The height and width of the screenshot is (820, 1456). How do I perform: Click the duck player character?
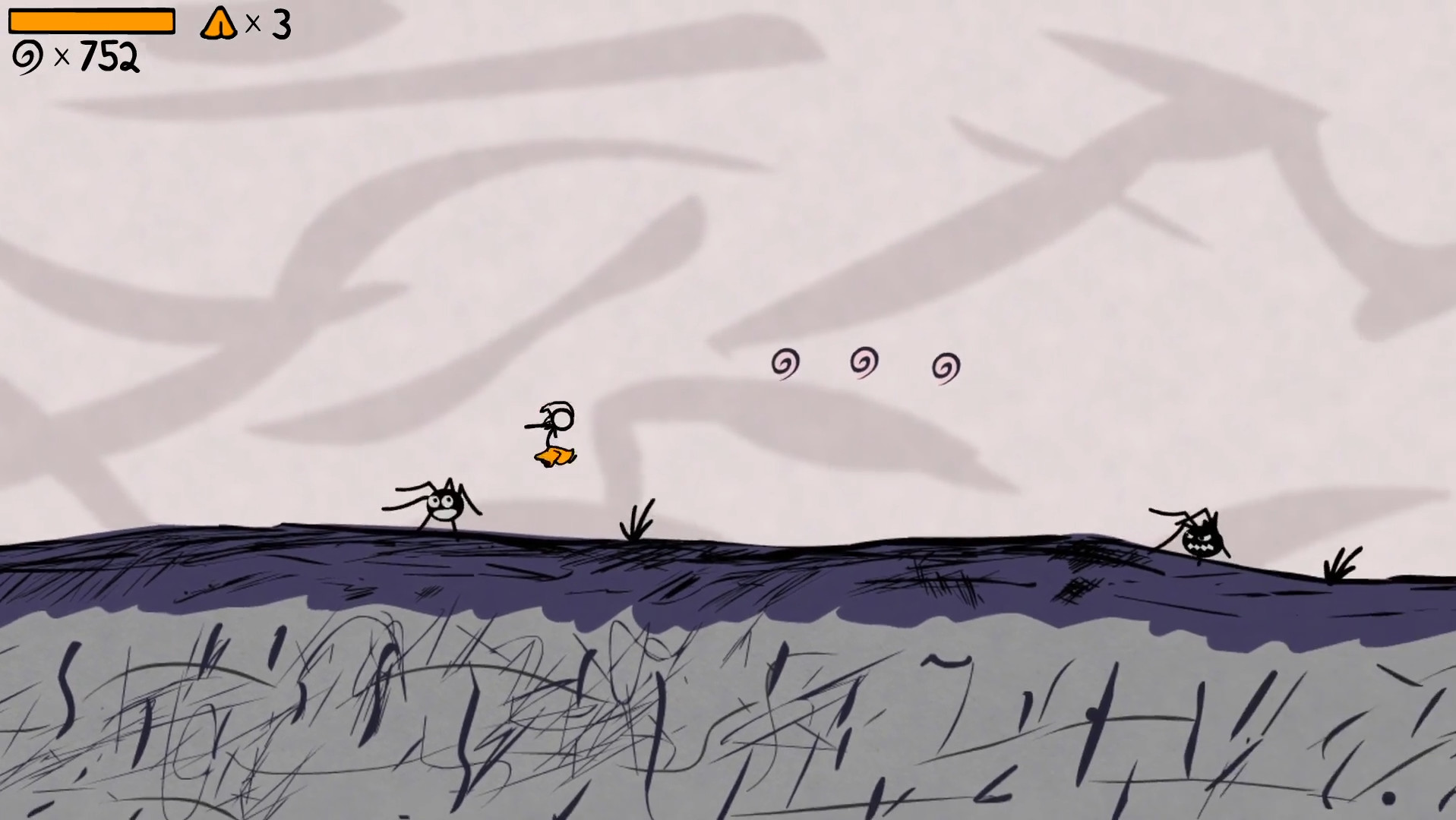point(552,429)
